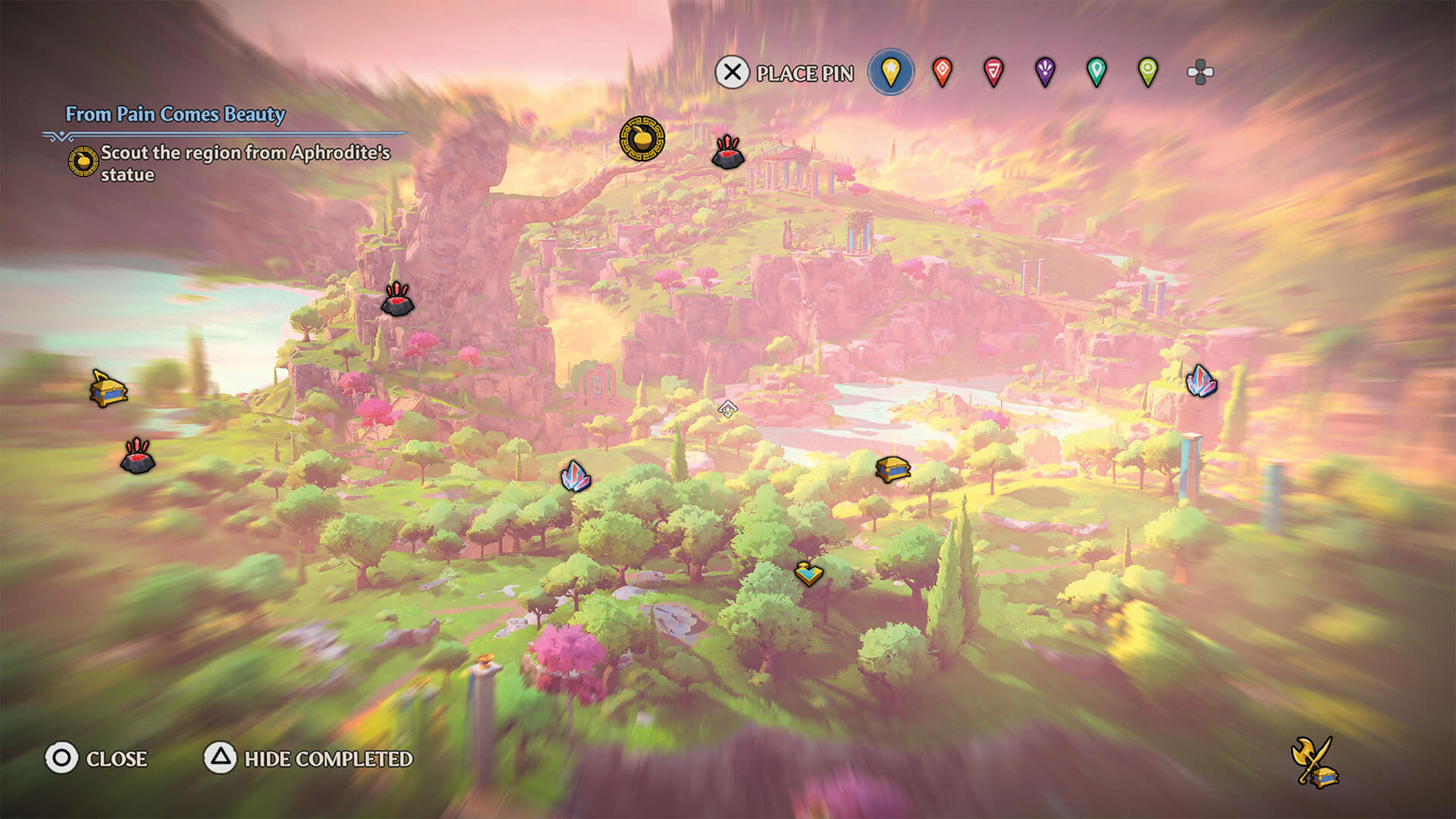Viewport: 1456px width, 819px height.
Task: Select the purple map pin
Action: tap(1045, 73)
